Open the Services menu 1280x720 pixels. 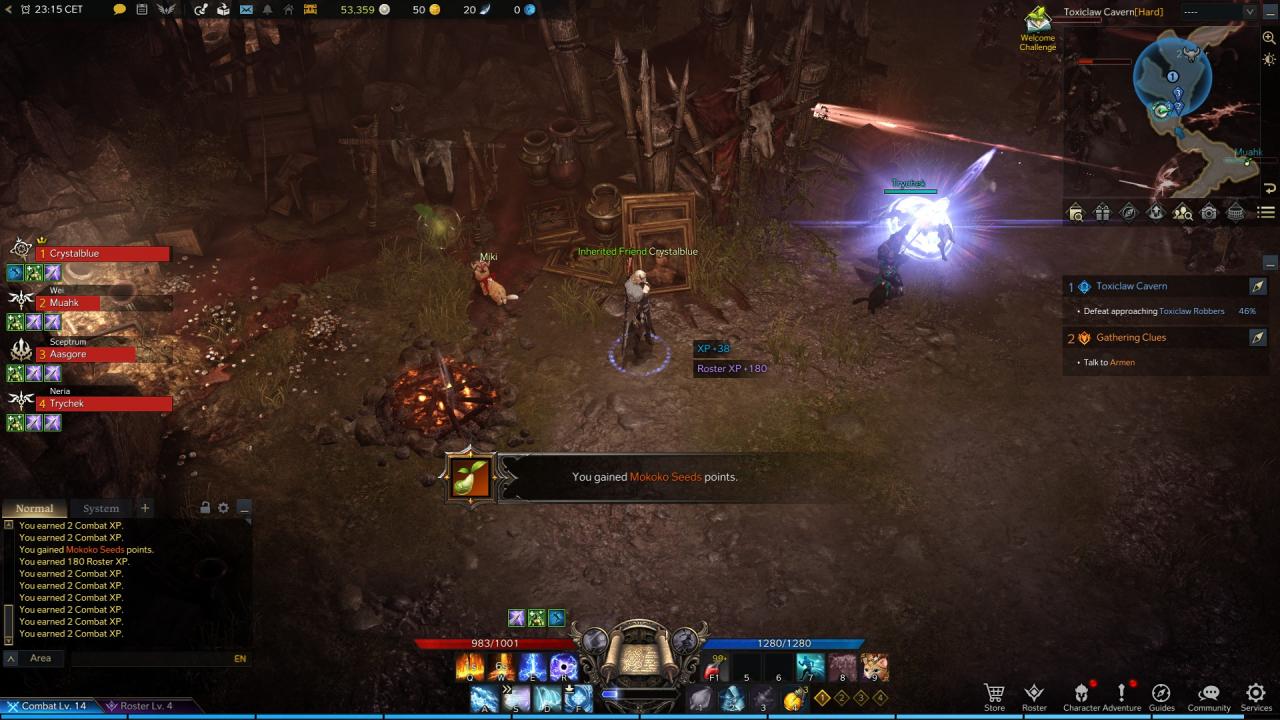tap(1256, 696)
